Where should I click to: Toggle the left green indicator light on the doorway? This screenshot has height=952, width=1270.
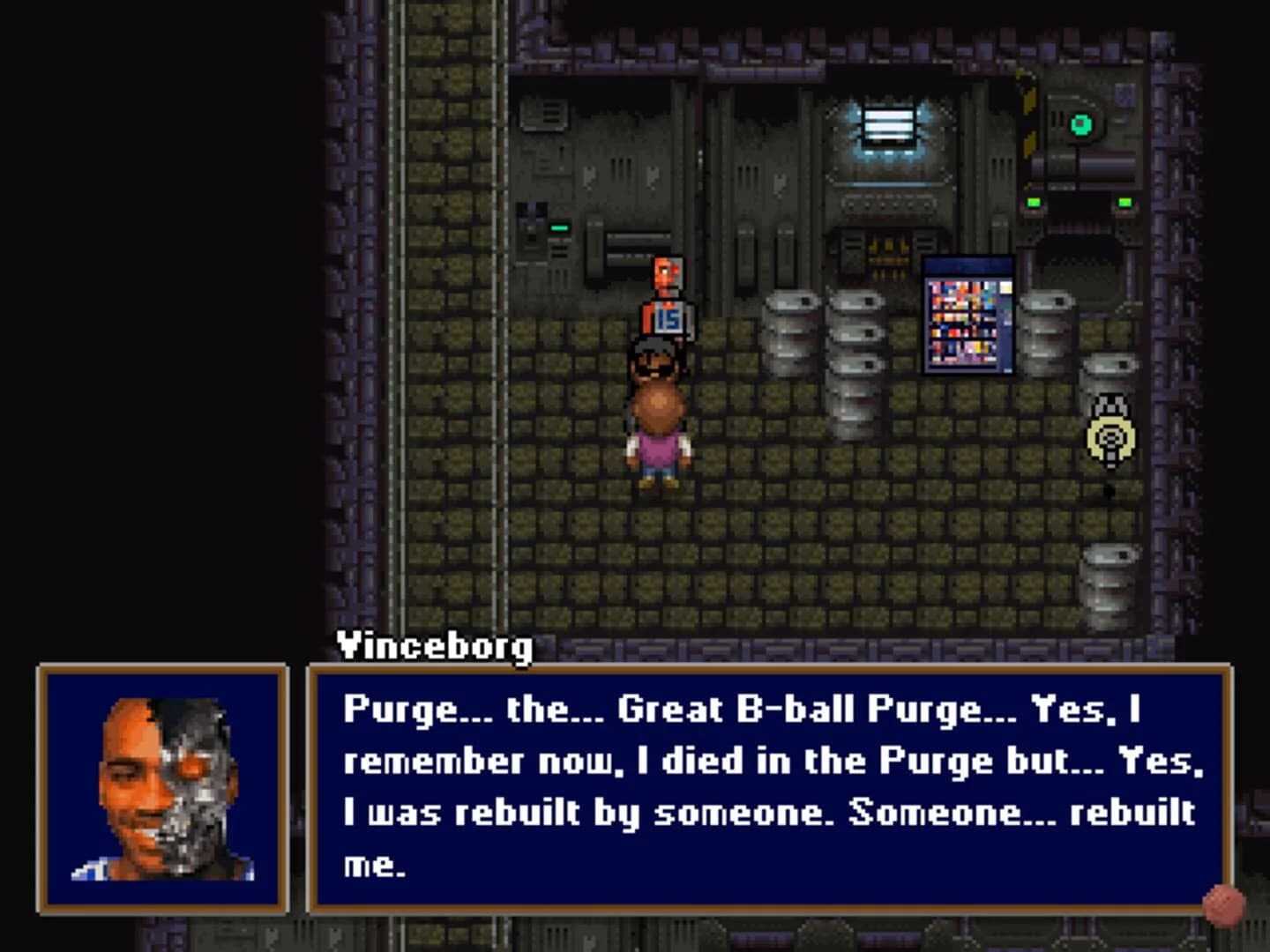pos(1035,202)
